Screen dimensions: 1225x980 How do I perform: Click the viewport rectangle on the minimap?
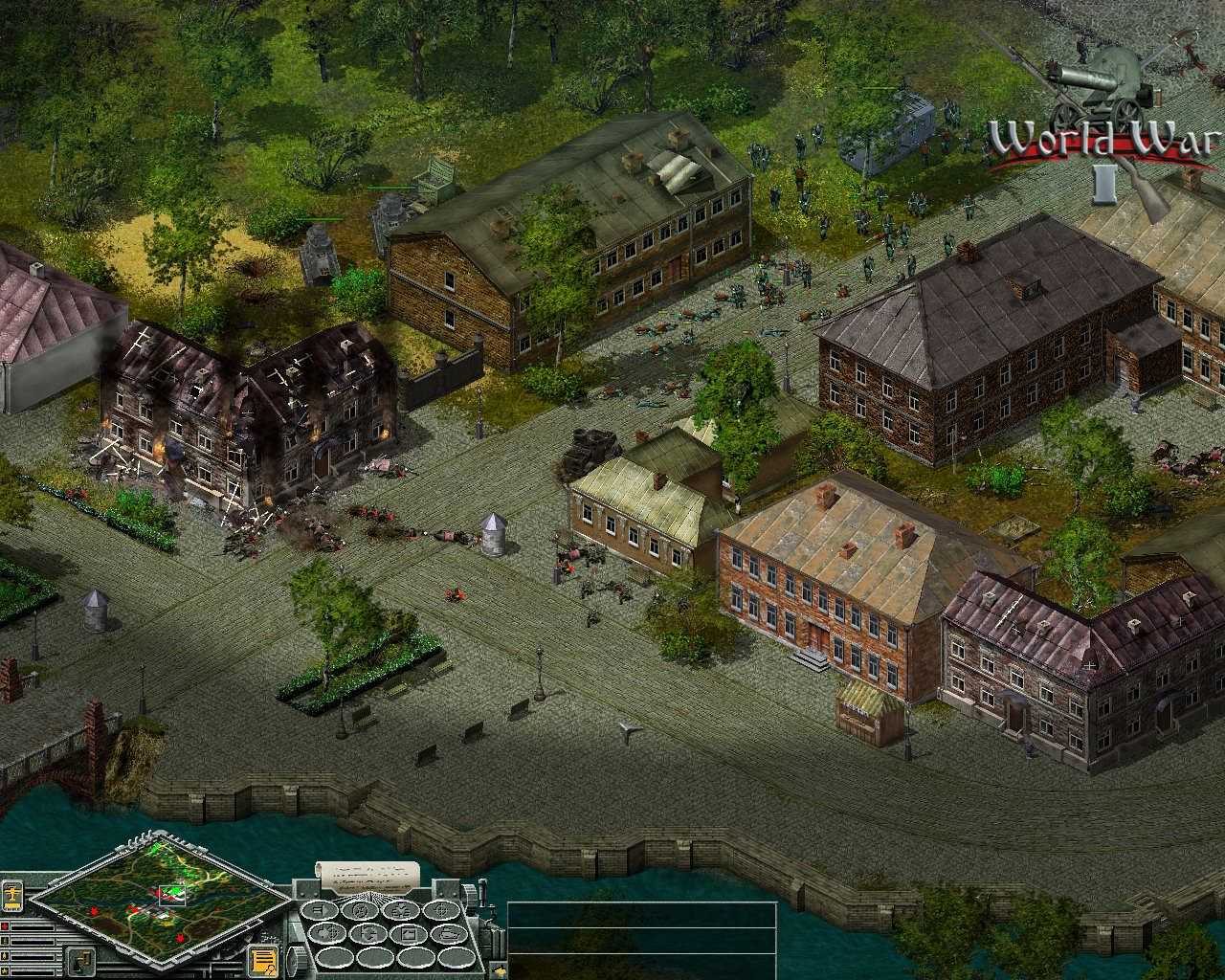172,895
